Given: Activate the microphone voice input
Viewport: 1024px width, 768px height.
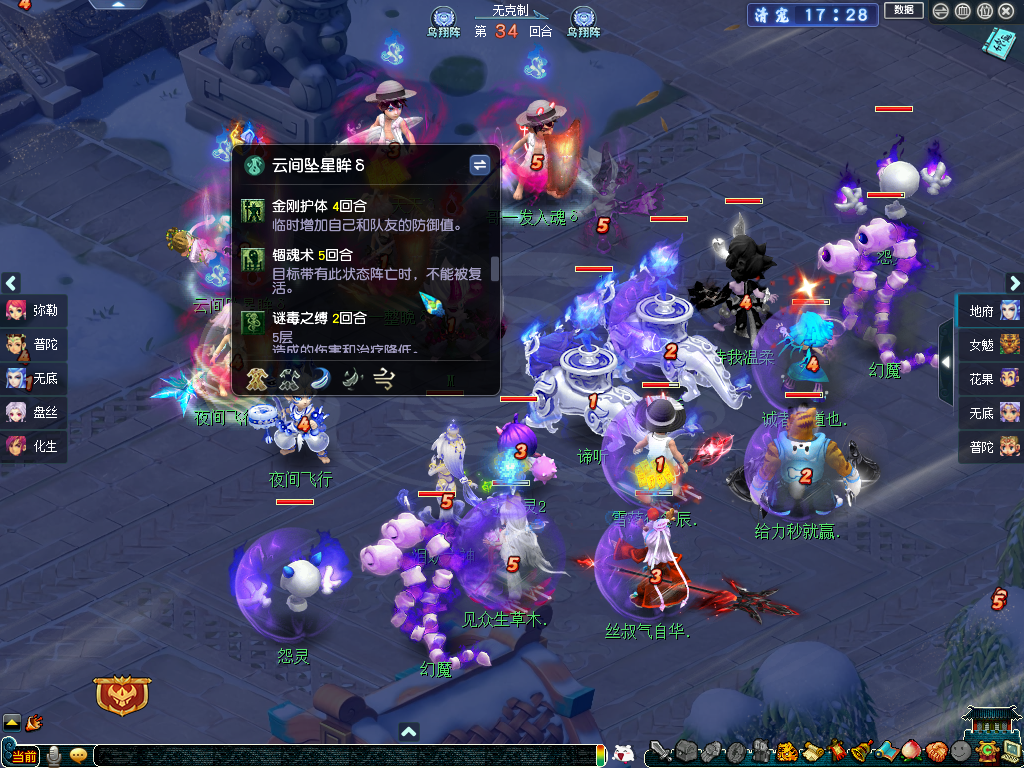Looking at the screenshot, I should pos(54,755).
